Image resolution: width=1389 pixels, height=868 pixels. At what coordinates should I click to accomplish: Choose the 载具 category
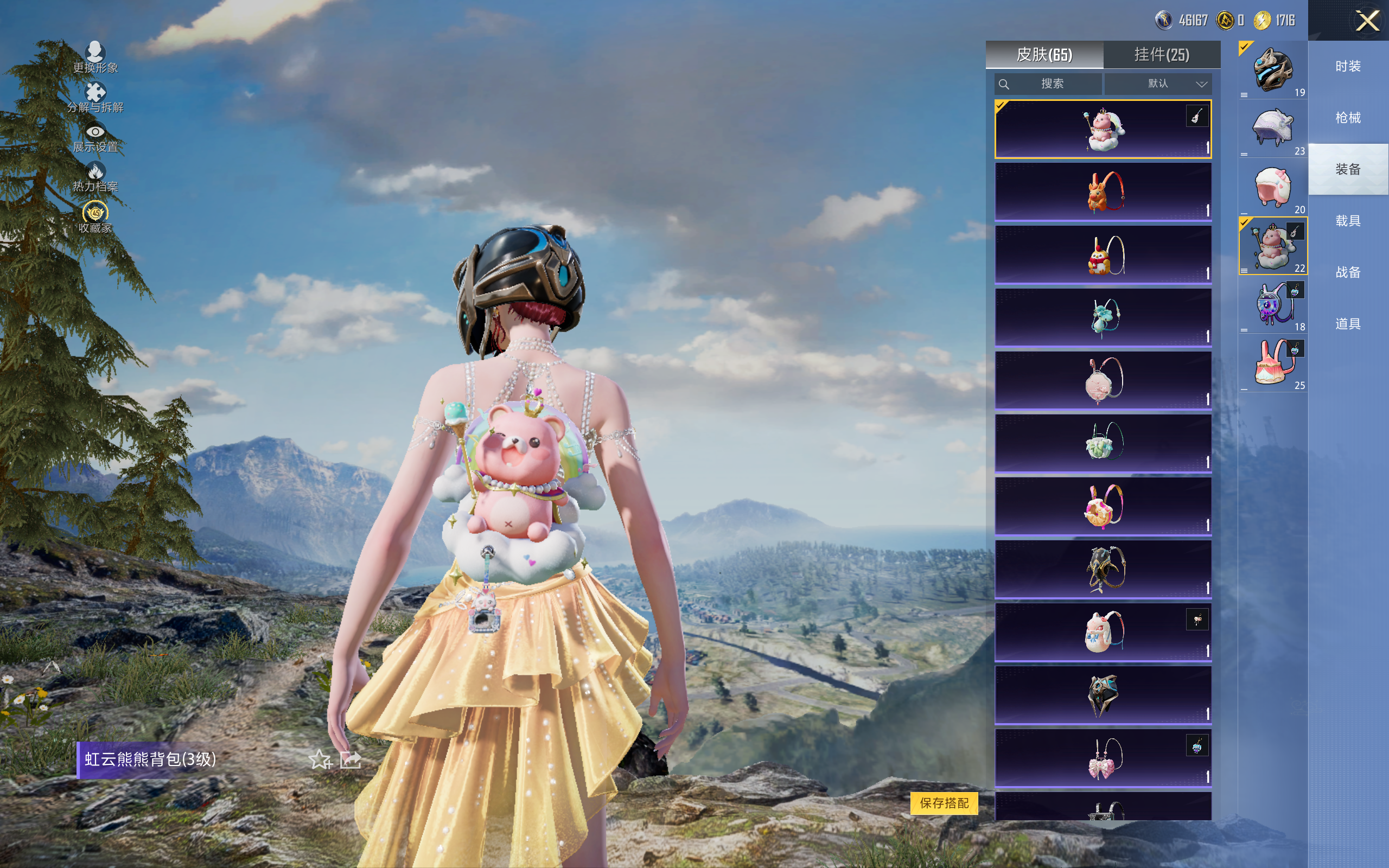1348,221
